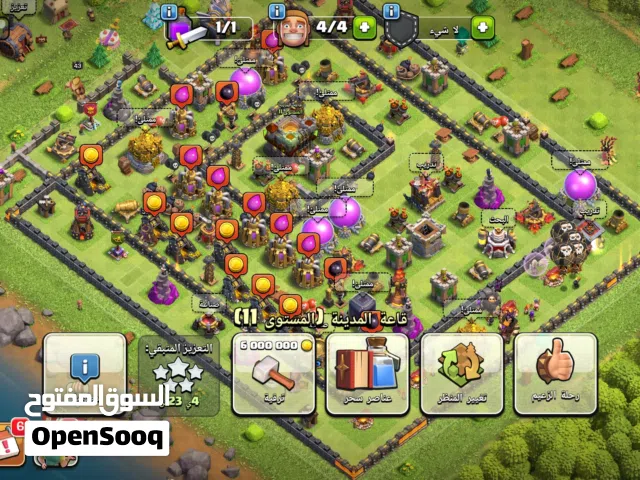Tap the hammer upgrade button costing 6,000,000 gold

[x=273, y=373]
